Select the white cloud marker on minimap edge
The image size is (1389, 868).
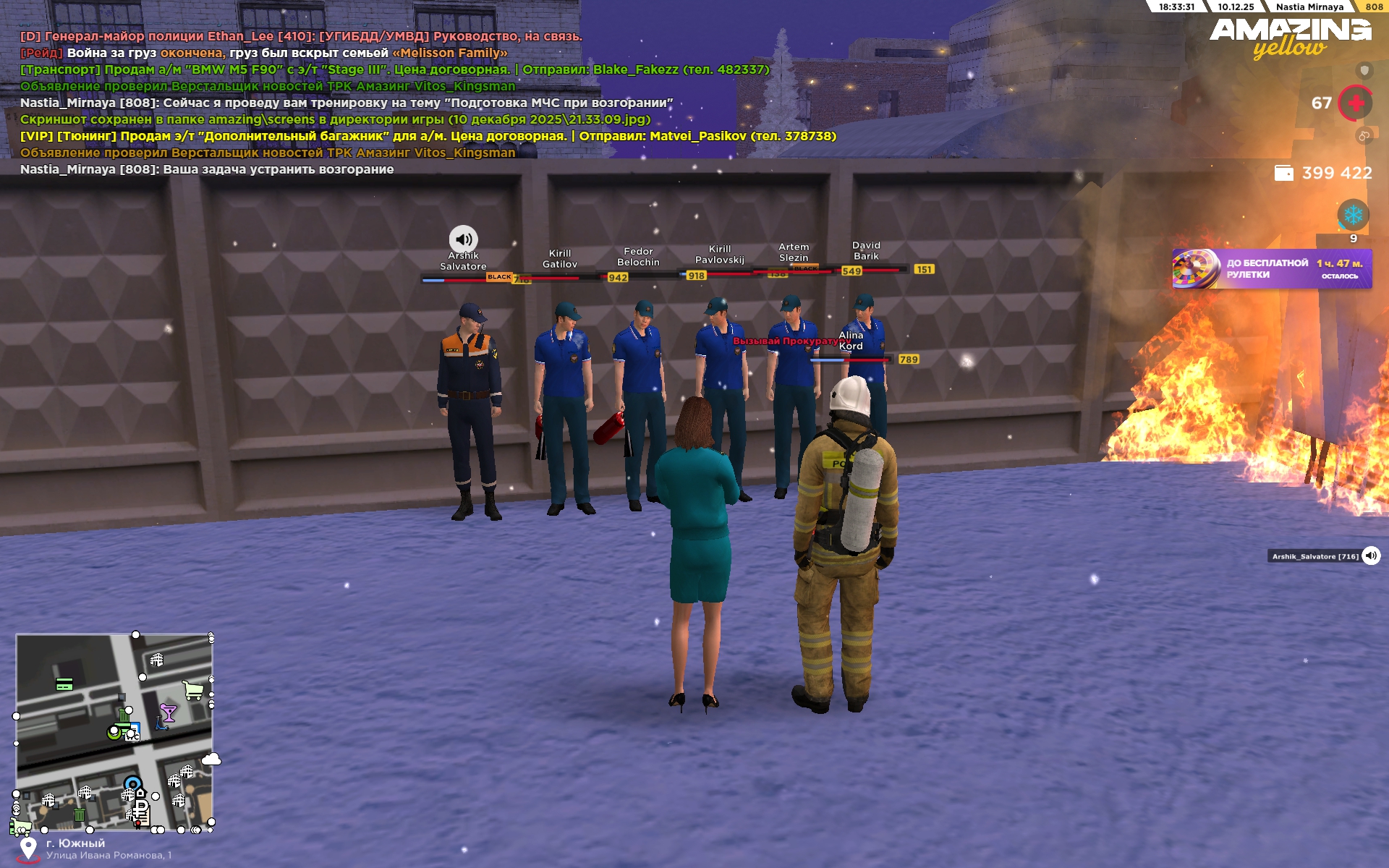pos(211,759)
